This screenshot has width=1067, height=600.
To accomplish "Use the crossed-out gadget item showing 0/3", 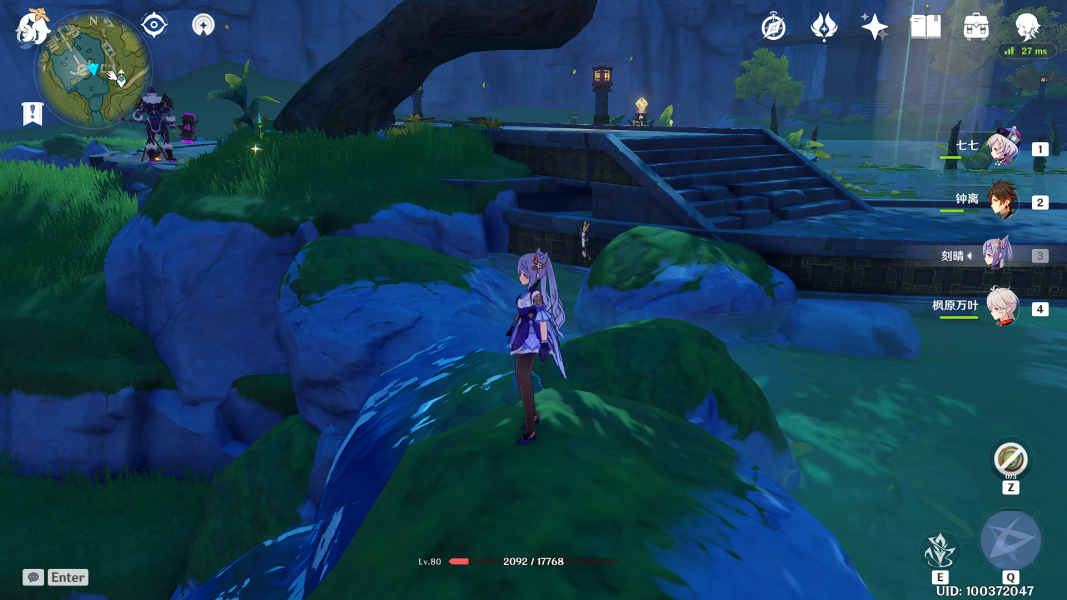I will (x=1011, y=460).
